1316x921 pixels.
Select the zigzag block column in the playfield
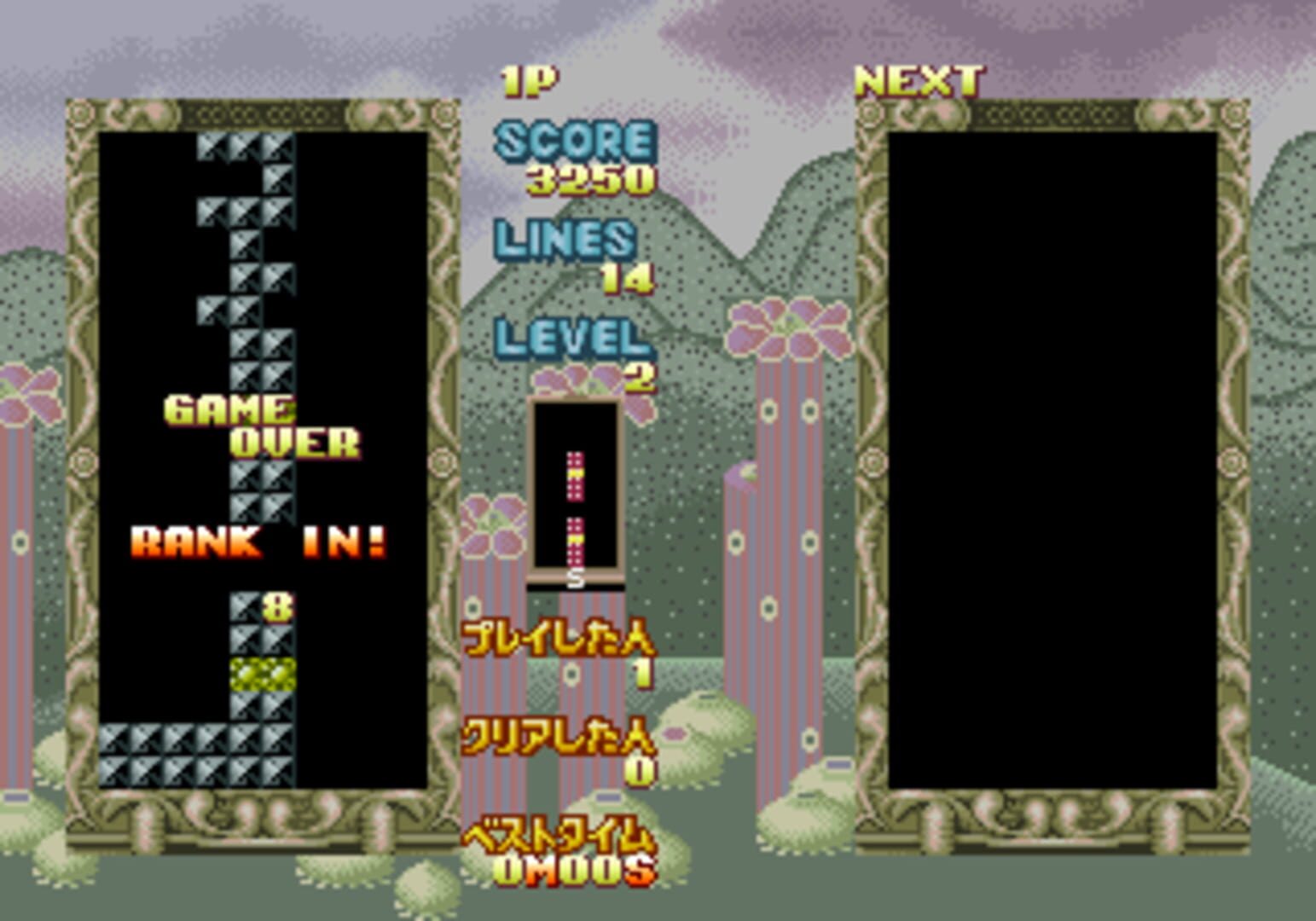coord(247,256)
